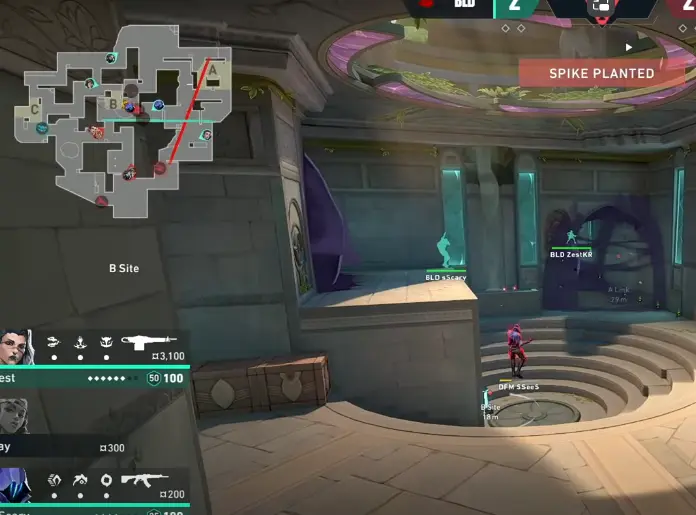Select Omen's Shrouded Step ability icon
Screen dimensions: 696x515
54,479
